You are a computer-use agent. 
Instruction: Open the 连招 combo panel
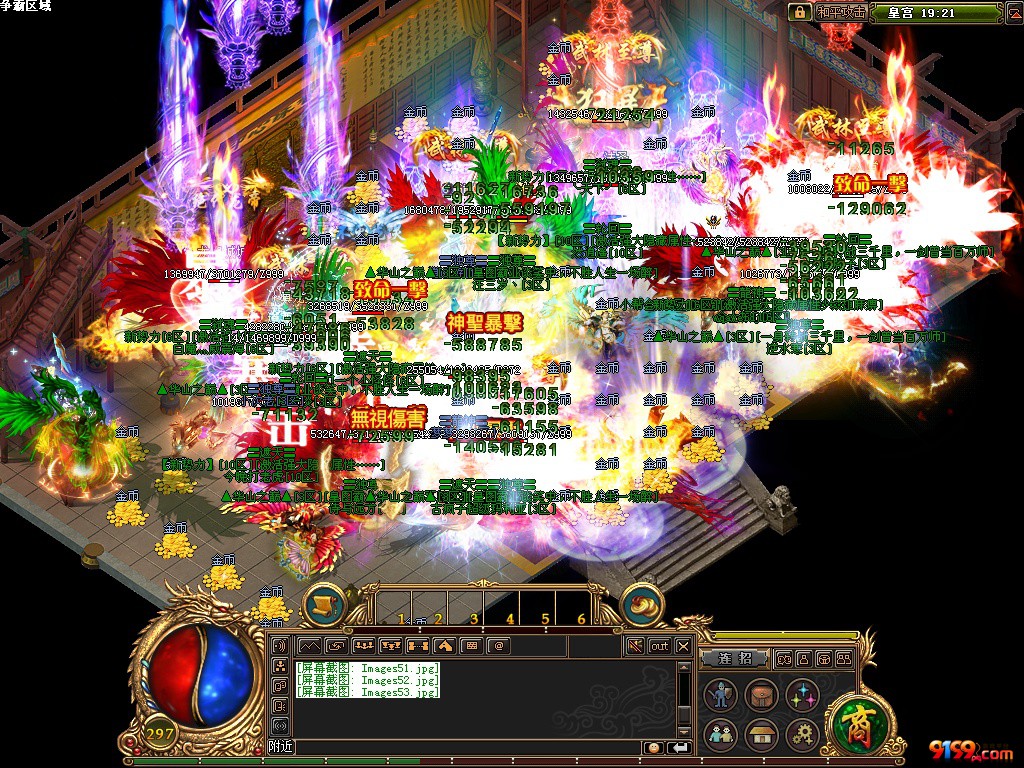734,659
